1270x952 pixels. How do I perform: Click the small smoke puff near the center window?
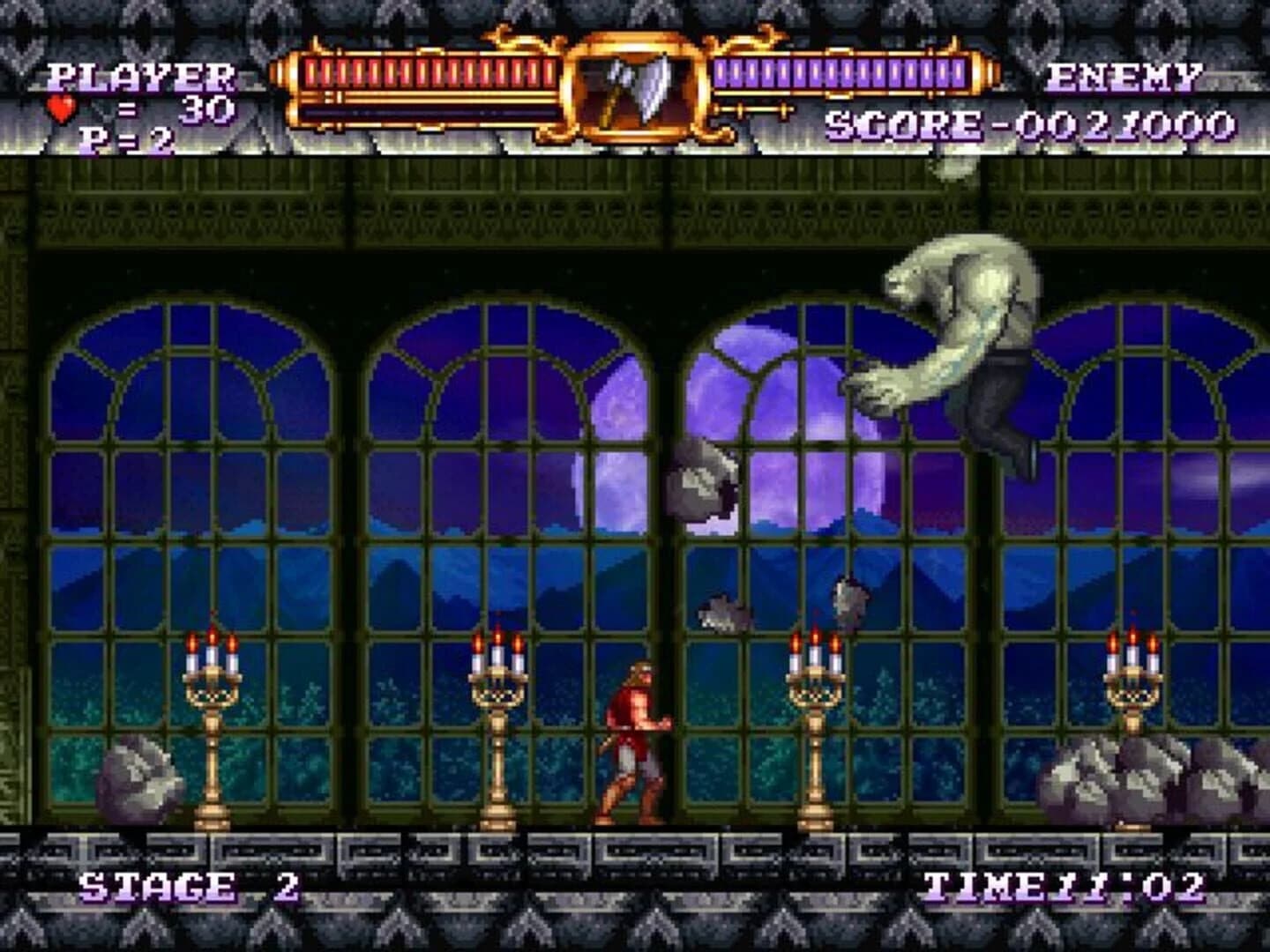click(723, 608)
